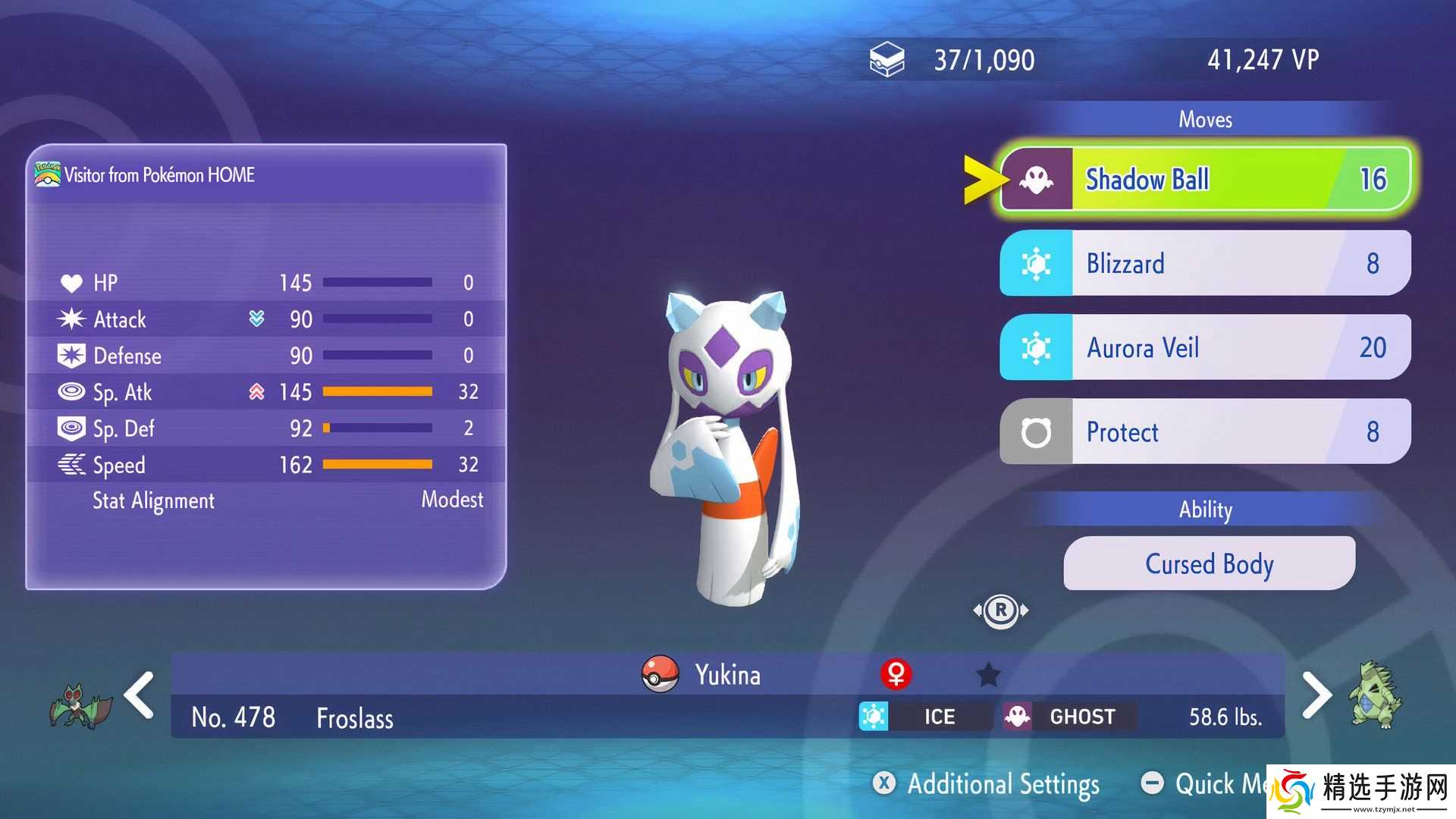The height and width of the screenshot is (819, 1456).
Task: Click the site watermark logo
Action: click(x=1361, y=791)
